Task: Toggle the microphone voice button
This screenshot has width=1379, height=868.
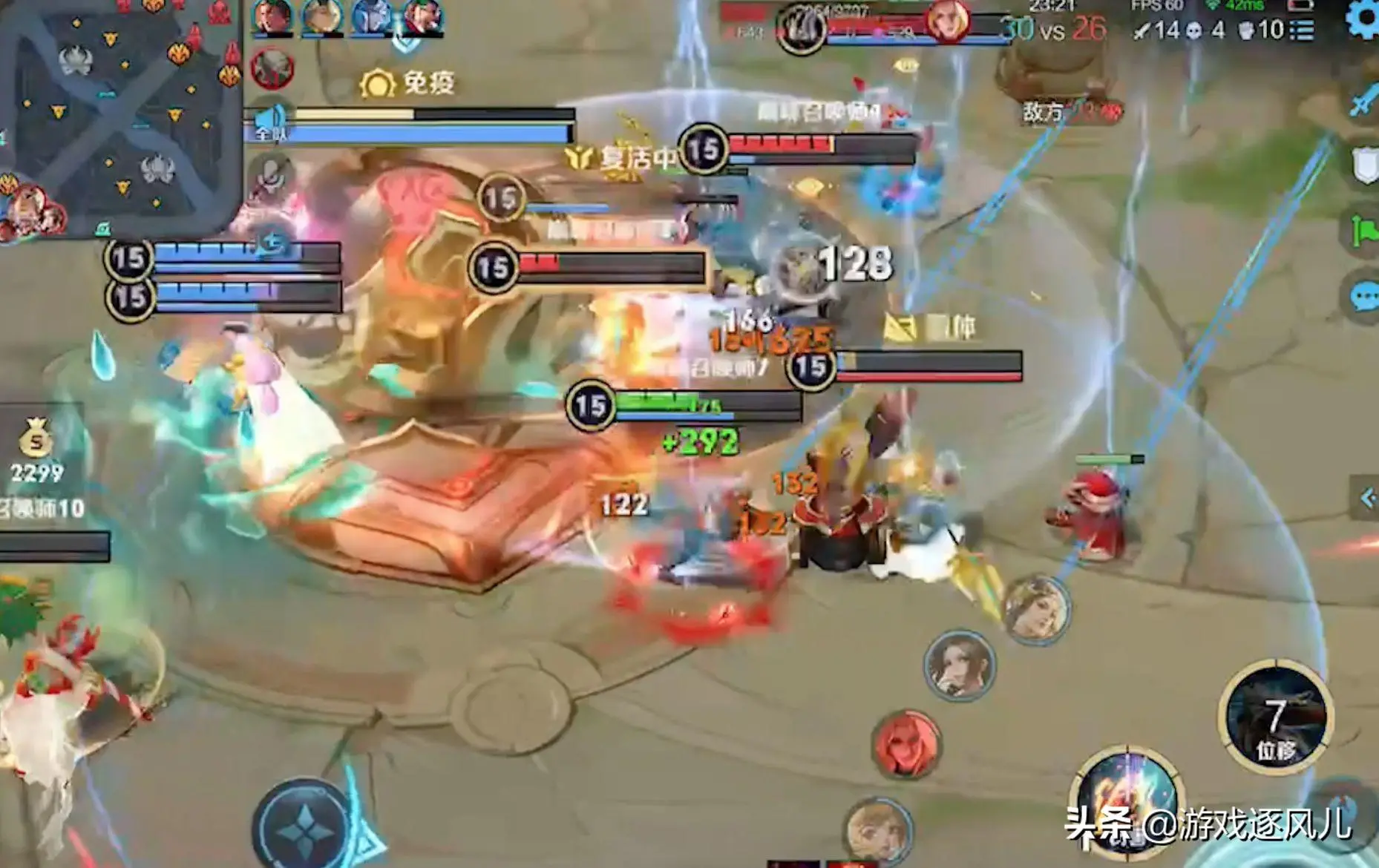Action: pos(270,175)
